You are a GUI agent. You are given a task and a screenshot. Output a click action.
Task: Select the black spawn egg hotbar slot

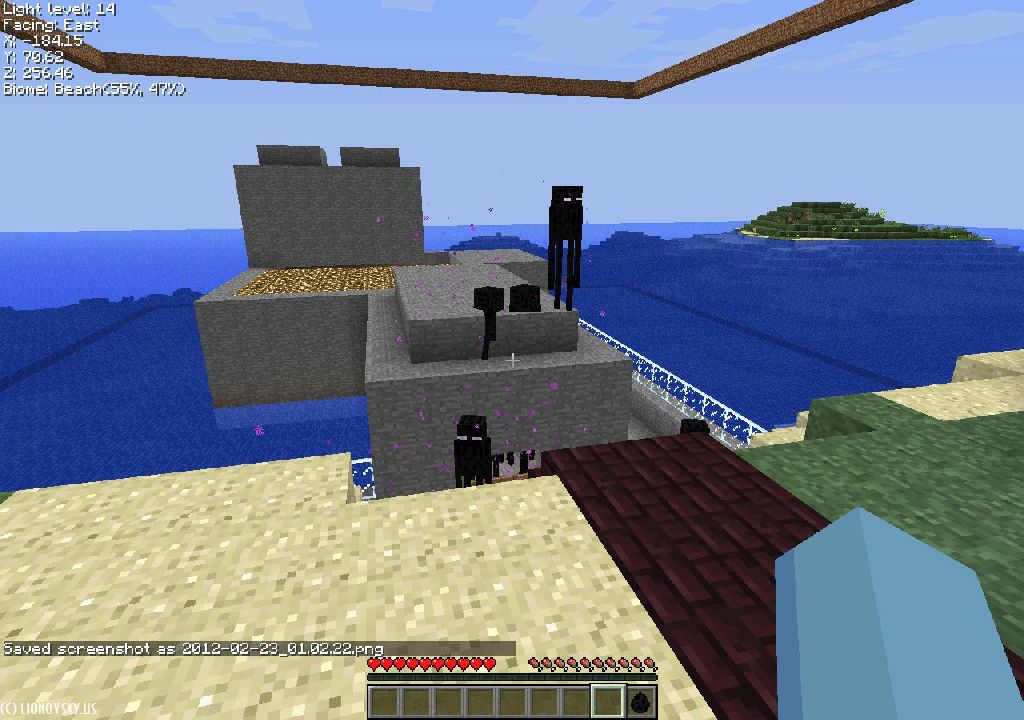pyautogui.click(x=640, y=702)
